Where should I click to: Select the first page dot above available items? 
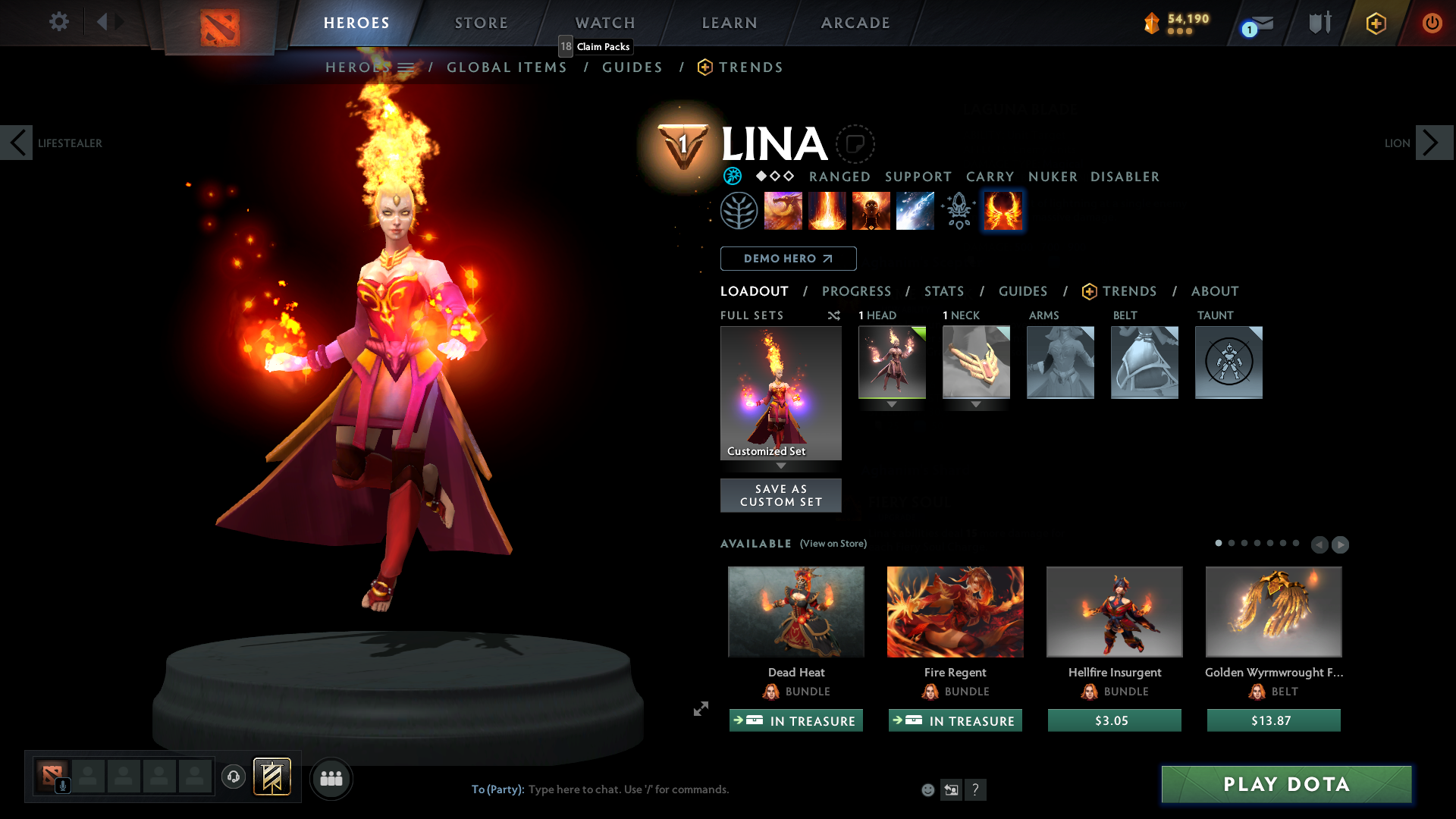point(1219,544)
